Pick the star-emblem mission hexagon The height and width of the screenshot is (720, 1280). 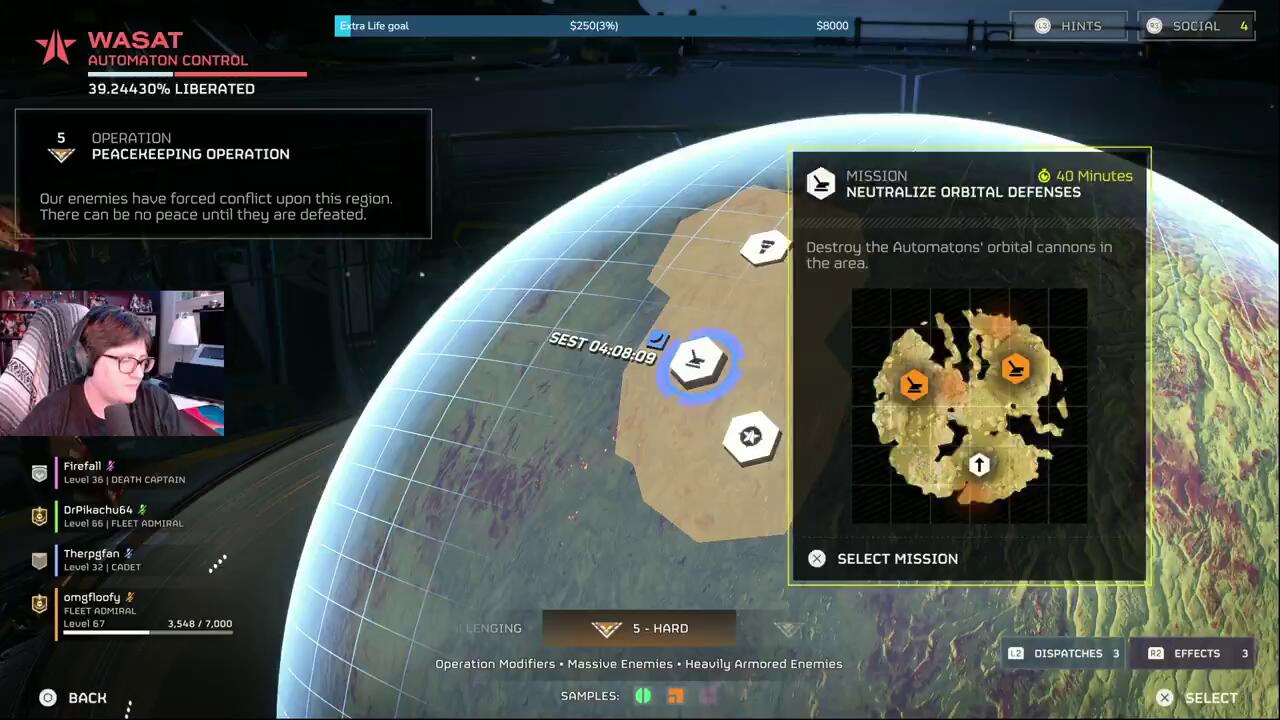tap(751, 437)
